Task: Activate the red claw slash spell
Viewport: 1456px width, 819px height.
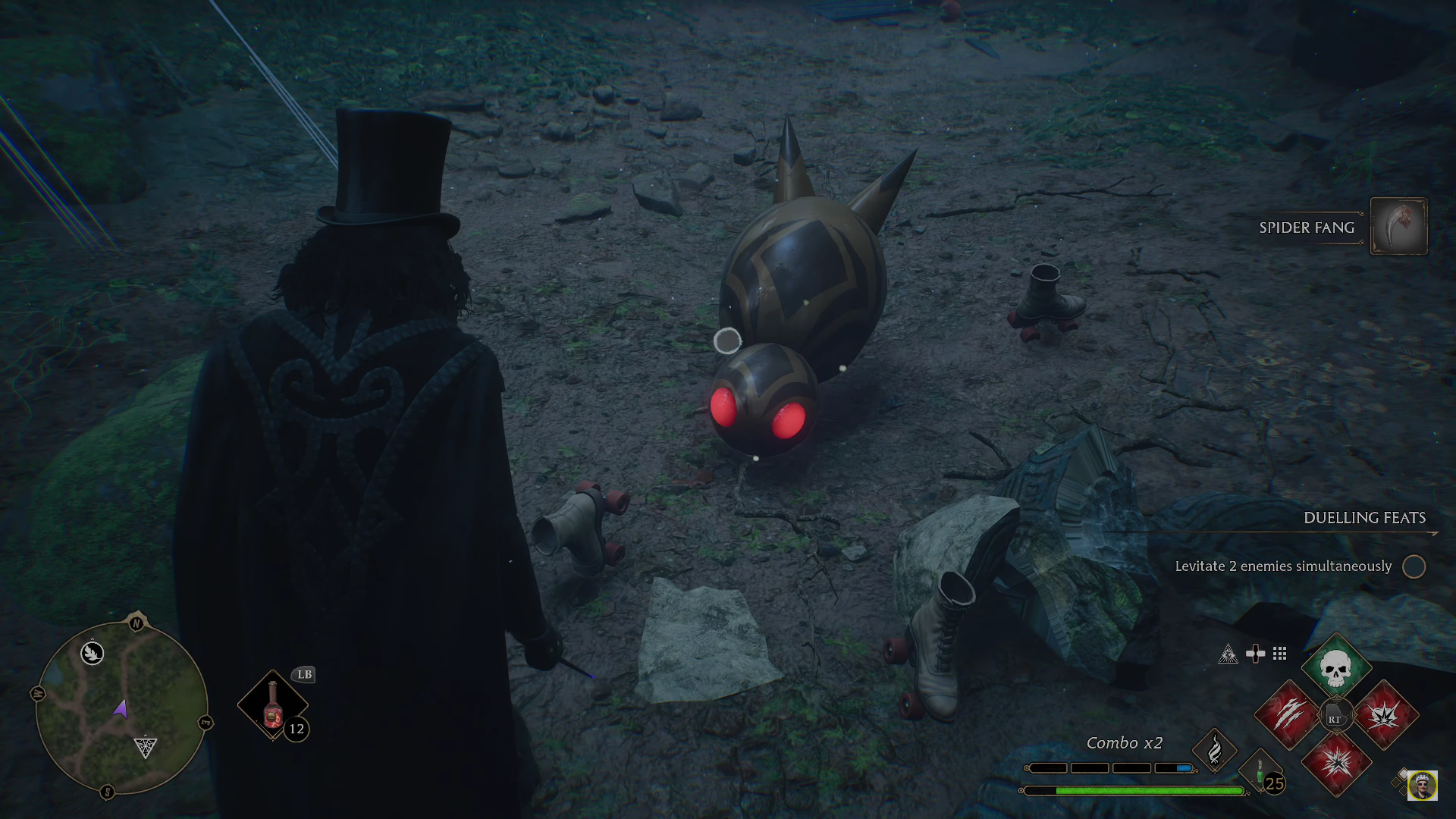Action: pos(1288,715)
